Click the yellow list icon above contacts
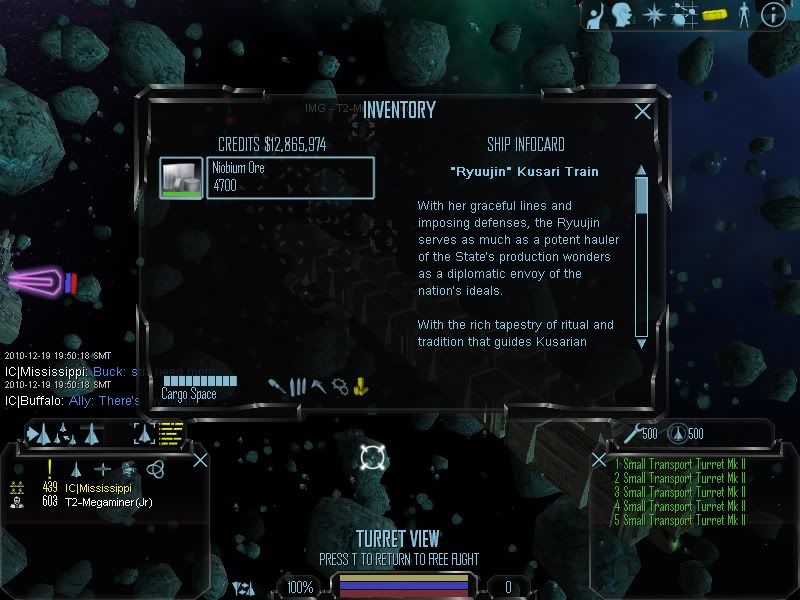 pos(172,433)
